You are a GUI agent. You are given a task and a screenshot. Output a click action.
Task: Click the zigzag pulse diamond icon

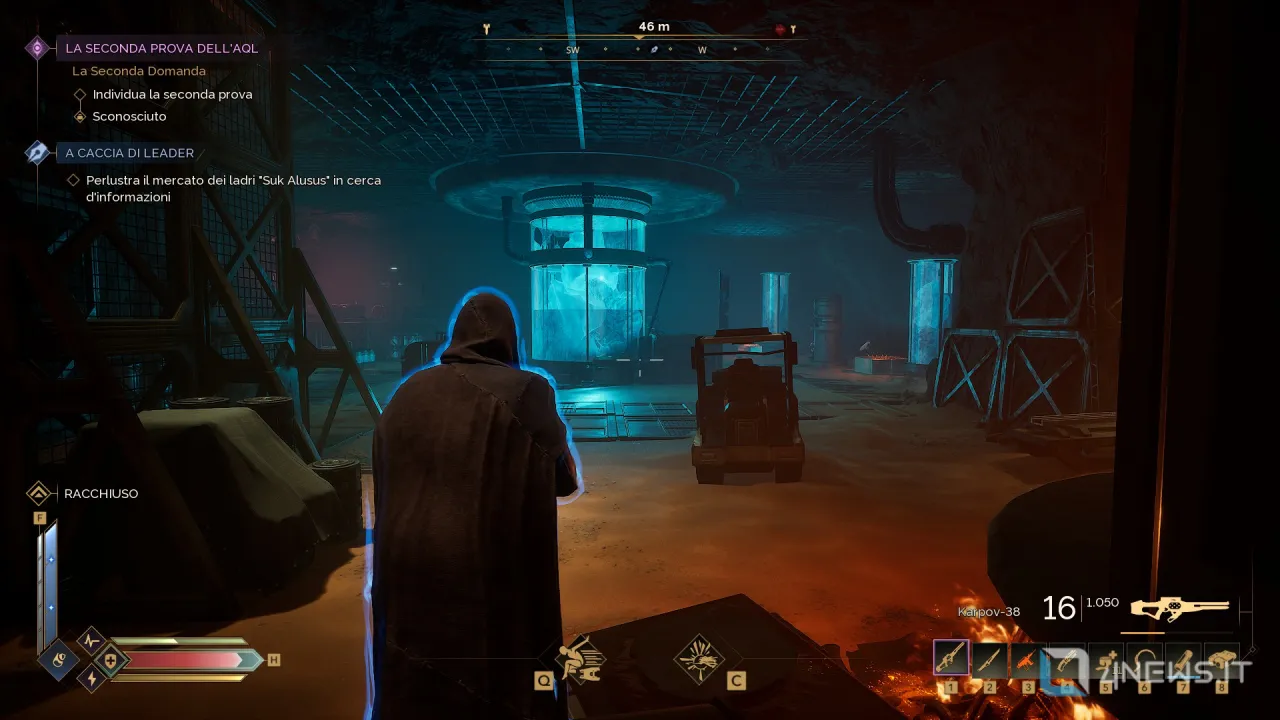click(x=91, y=640)
